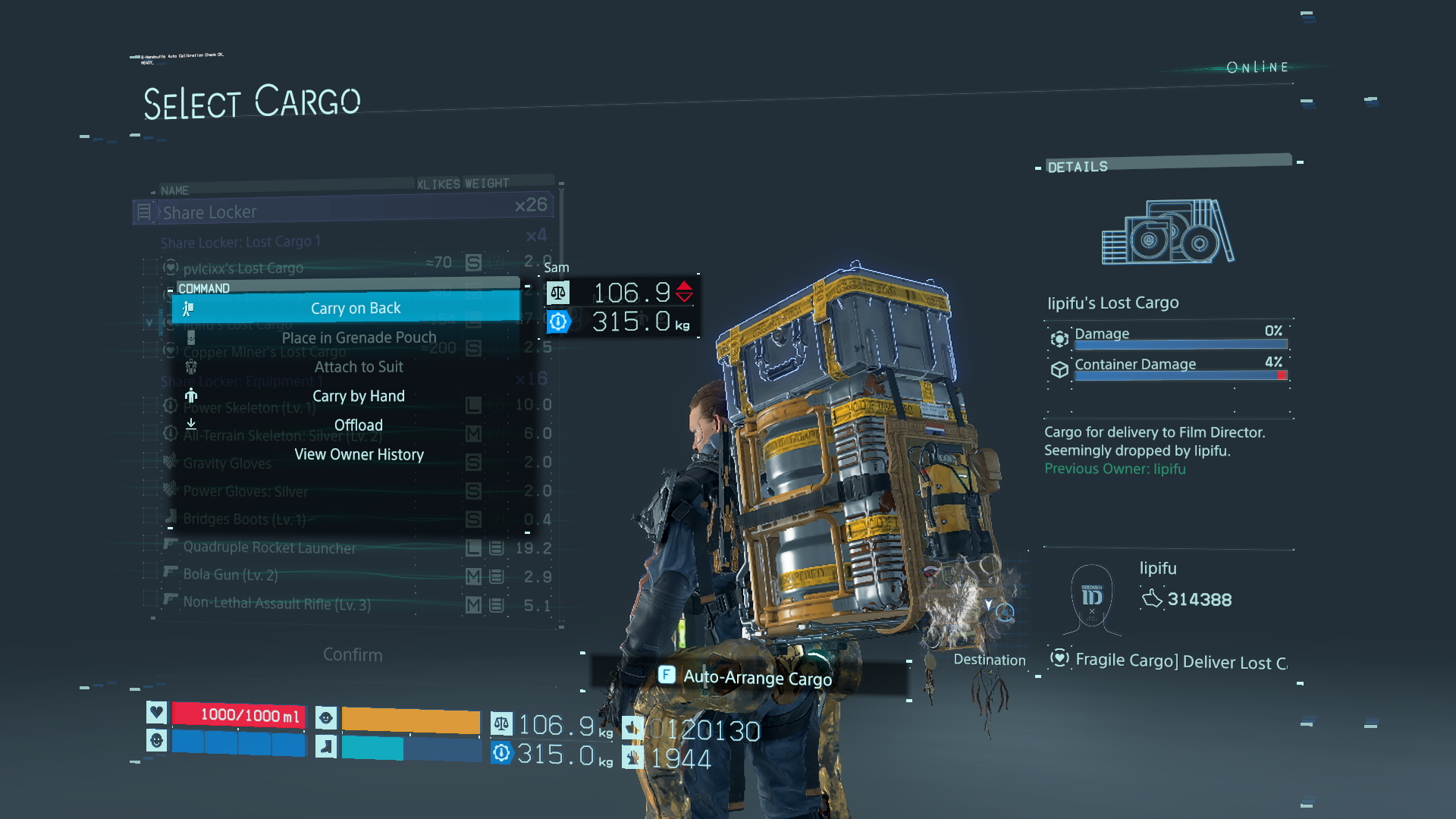Click the Confirm button
Viewport: 1456px width, 819px height.
point(353,654)
